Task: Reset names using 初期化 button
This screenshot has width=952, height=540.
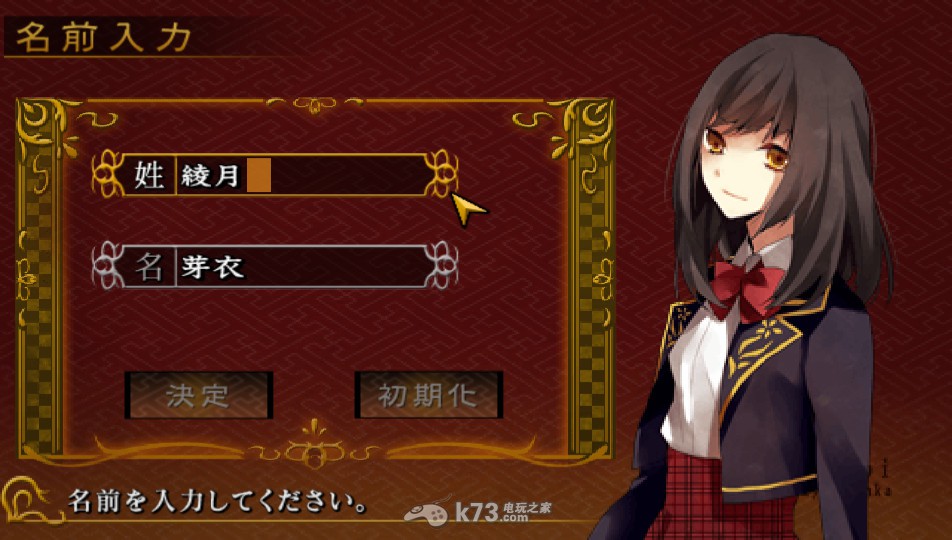Action: [x=428, y=395]
